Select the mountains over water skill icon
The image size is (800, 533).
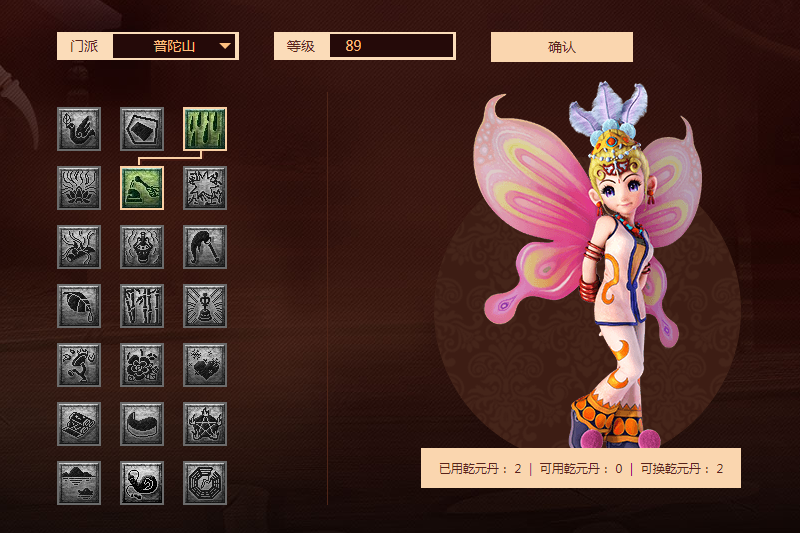click(79, 483)
